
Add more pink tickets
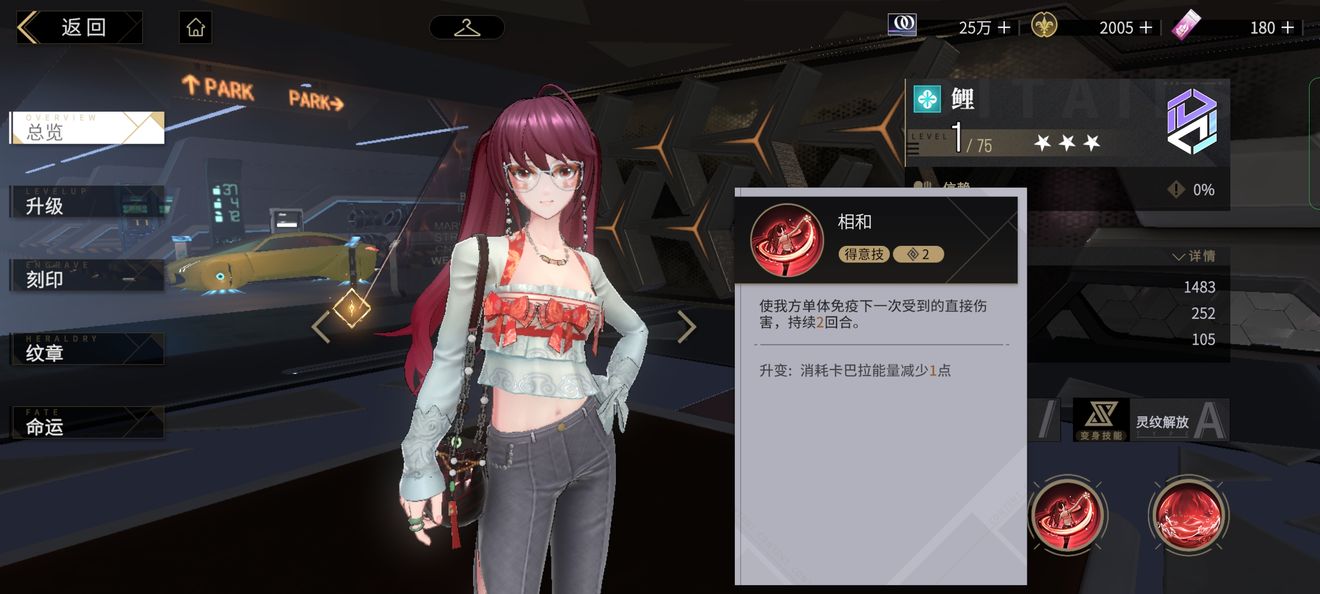point(1287,28)
